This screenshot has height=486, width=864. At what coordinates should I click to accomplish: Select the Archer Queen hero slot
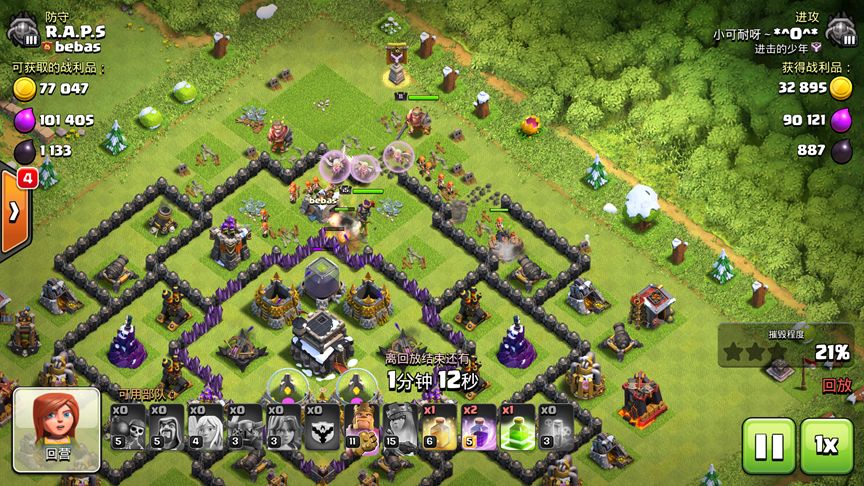pyautogui.click(x=400, y=426)
